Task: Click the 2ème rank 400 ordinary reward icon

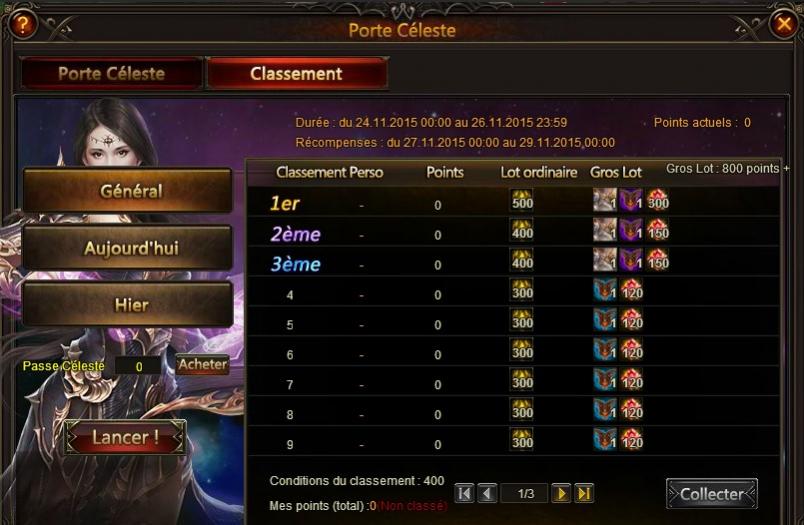Action: (522, 231)
